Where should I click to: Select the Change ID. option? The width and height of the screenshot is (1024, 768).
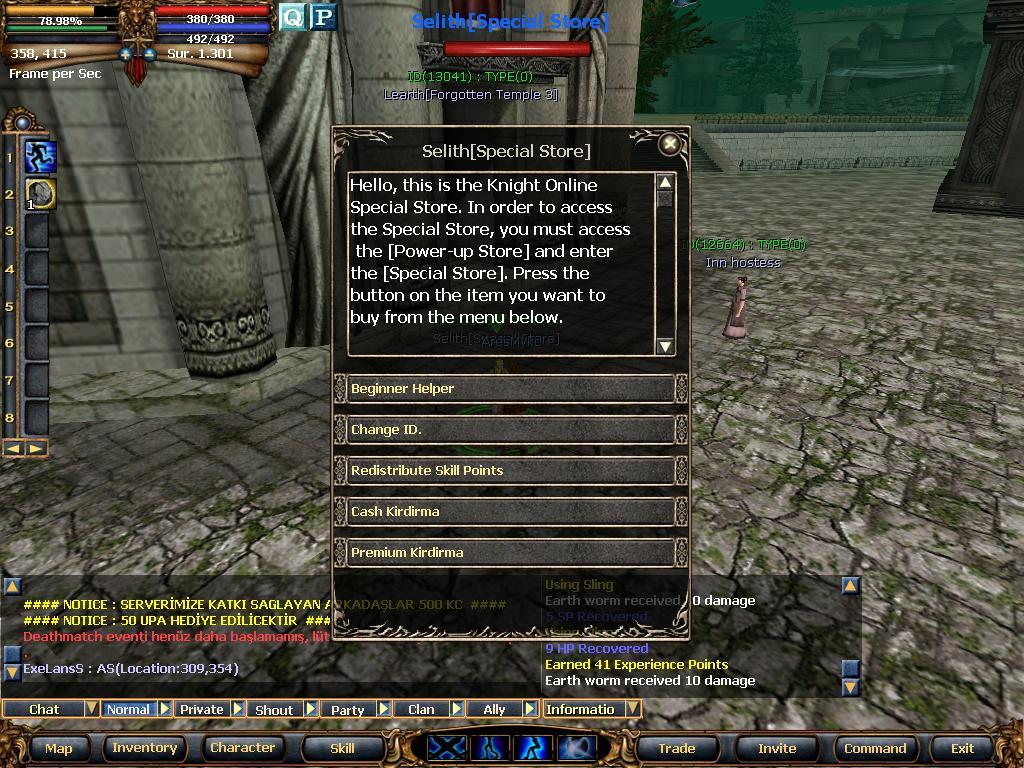(508, 430)
